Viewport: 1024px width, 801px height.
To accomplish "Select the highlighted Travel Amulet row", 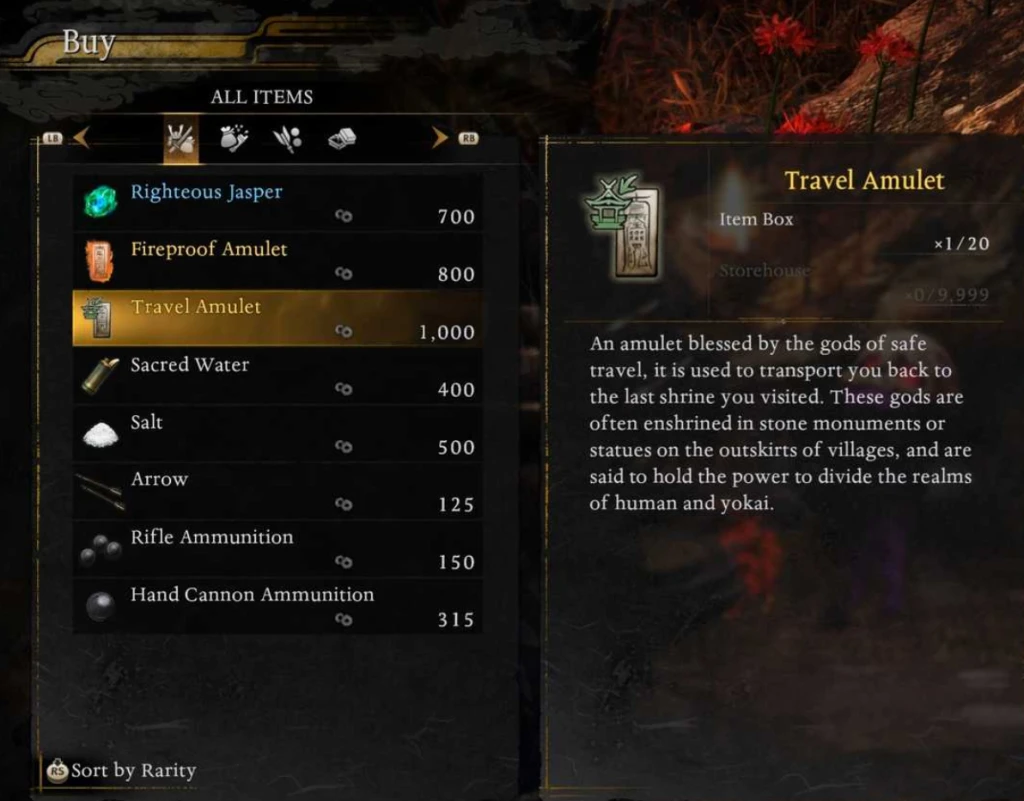I will 277,318.
